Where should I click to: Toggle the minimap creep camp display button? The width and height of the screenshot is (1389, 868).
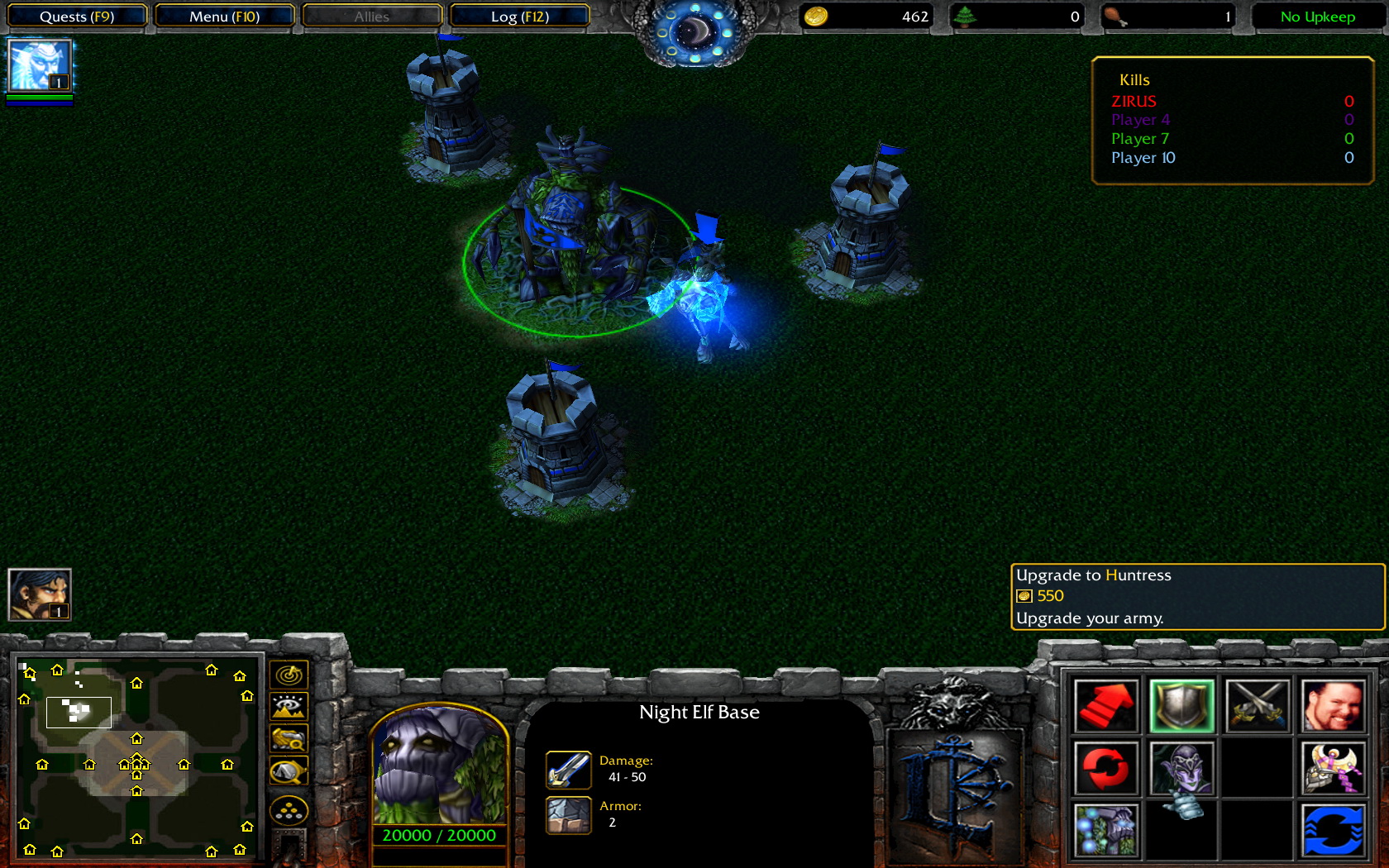coord(289,772)
